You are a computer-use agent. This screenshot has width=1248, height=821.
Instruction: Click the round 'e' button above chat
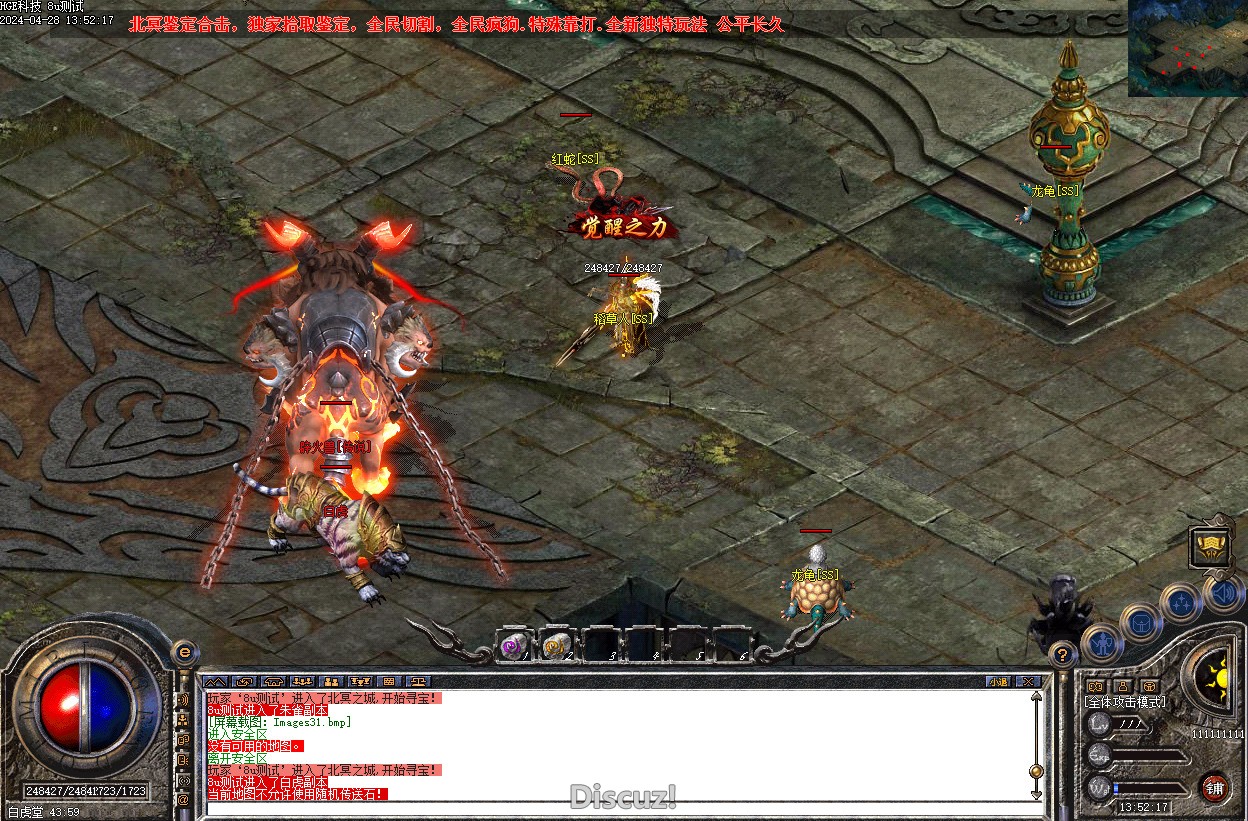(x=183, y=651)
